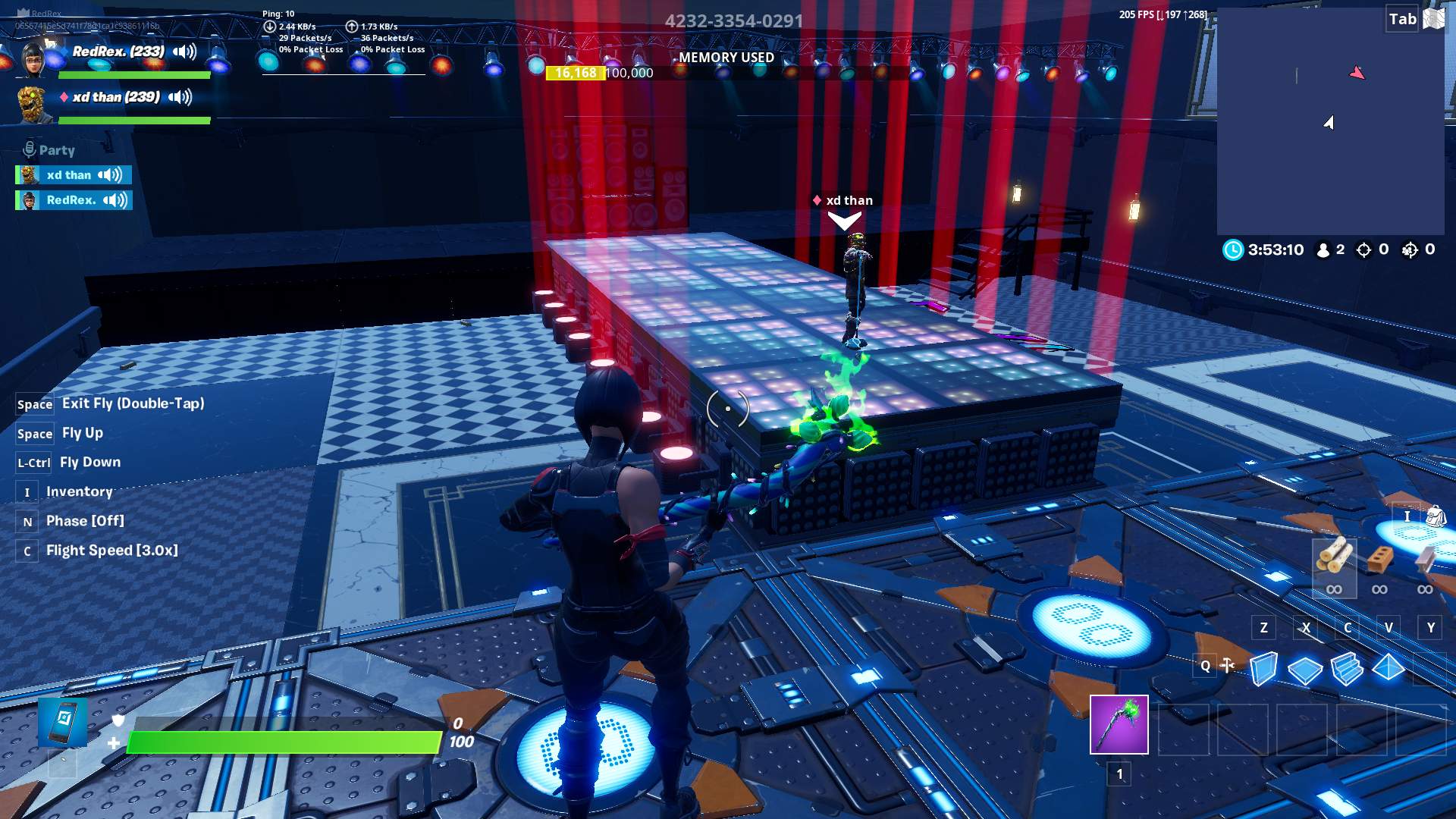Click the minimap in the corner
The width and height of the screenshot is (1456, 819).
(1330, 121)
